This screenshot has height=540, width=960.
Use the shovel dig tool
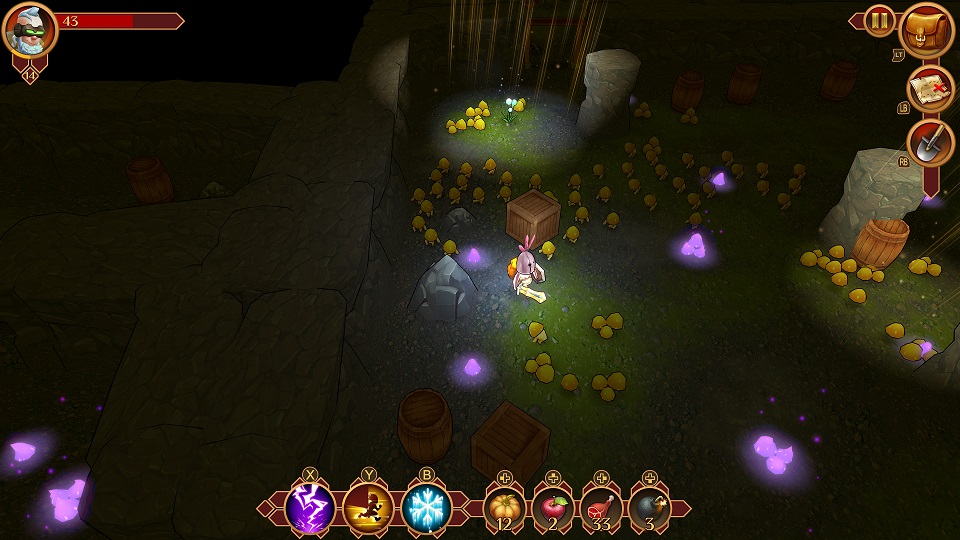pos(930,144)
